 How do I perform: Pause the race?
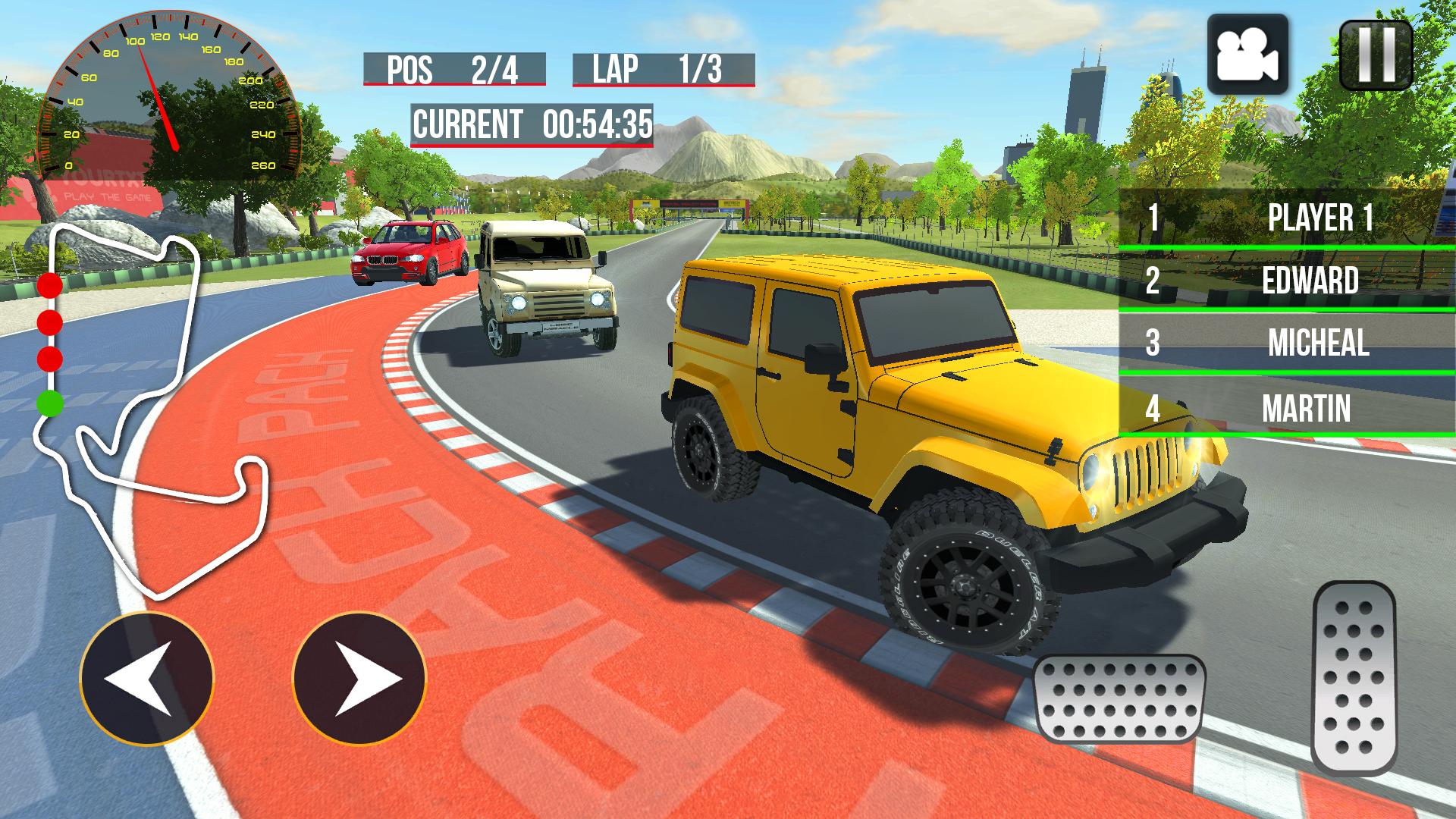tap(1376, 55)
